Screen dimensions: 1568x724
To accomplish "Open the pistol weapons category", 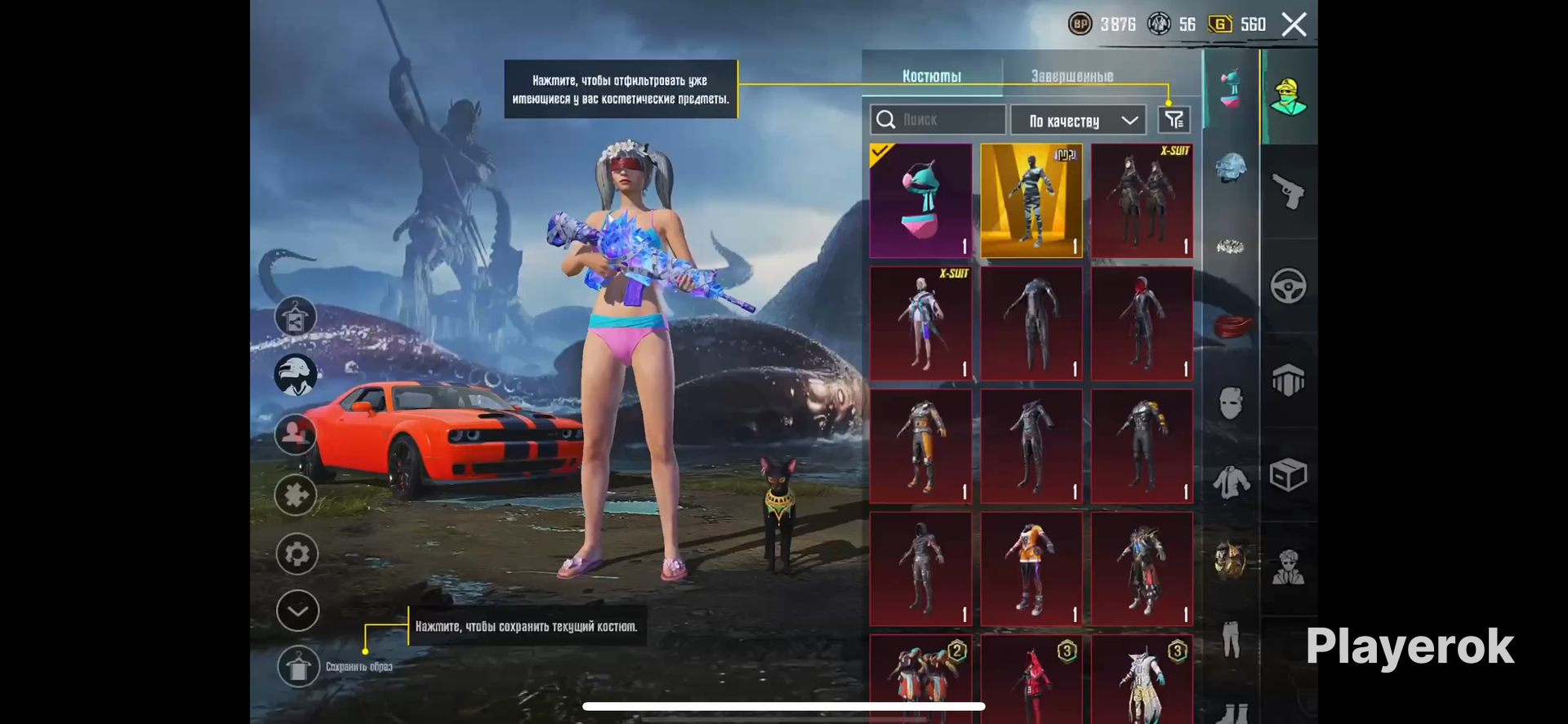I will (x=1288, y=192).
